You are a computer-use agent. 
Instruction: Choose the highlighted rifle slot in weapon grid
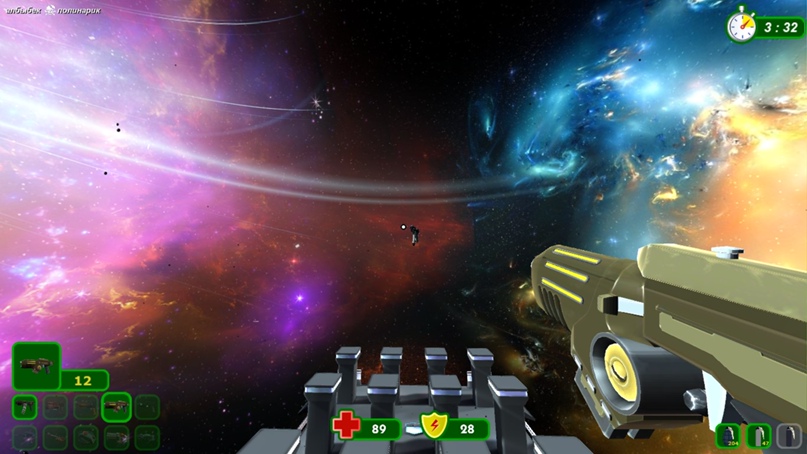116,407
